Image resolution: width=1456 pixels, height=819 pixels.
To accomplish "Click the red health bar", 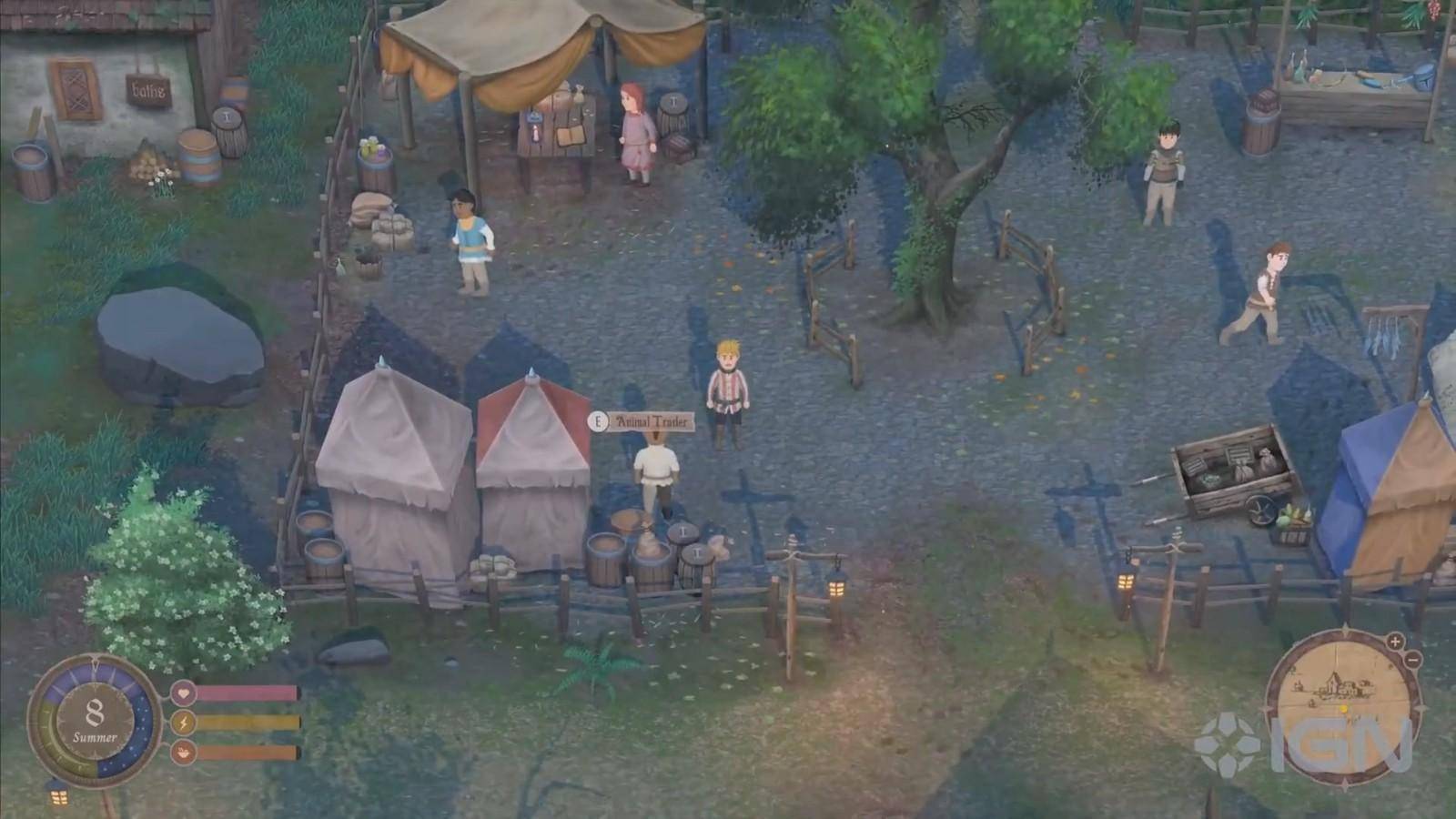I will [x=246, y=693].
